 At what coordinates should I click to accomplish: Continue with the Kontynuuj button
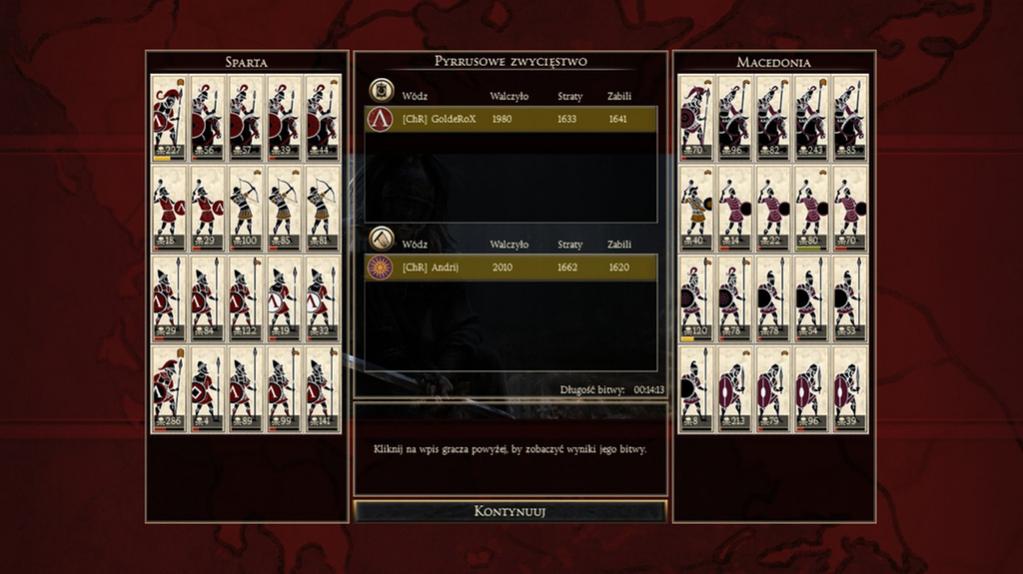(x=510, y=511)
